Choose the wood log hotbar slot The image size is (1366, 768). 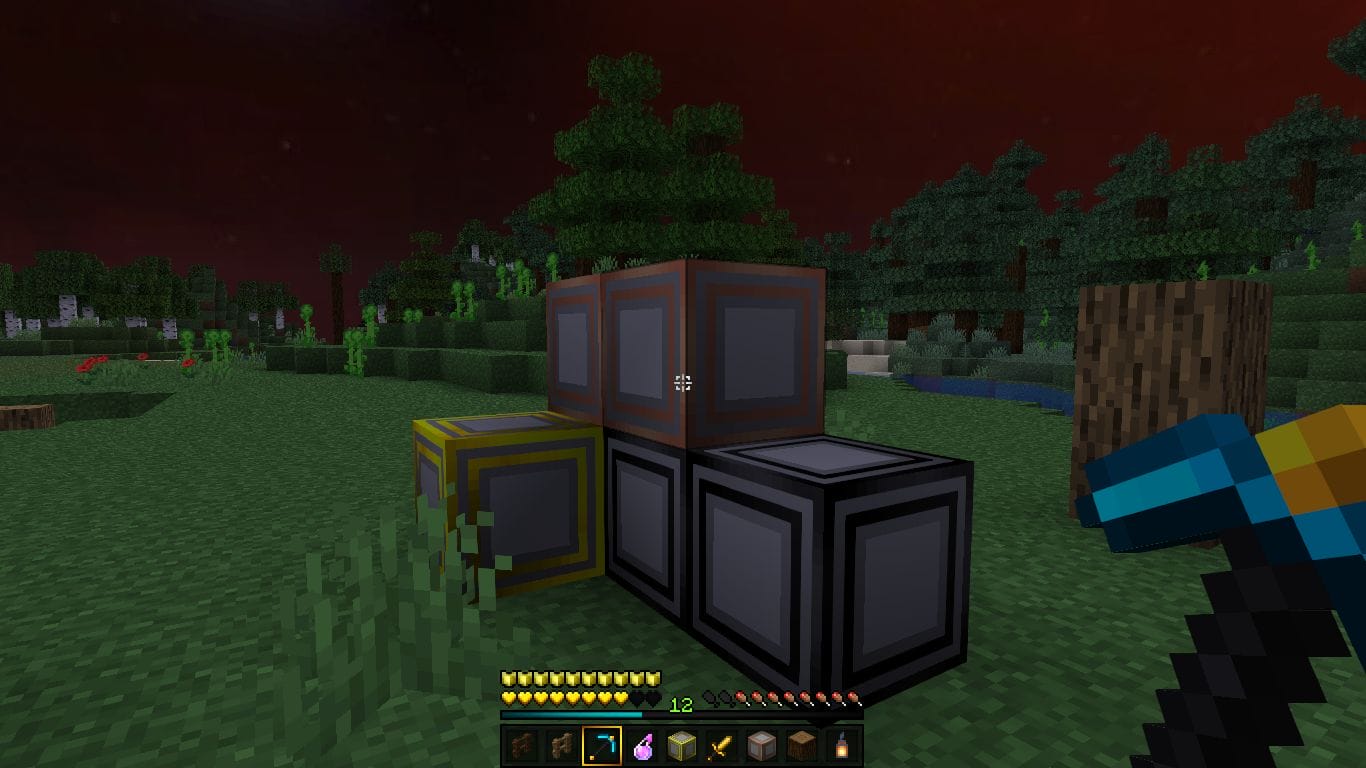(x=802, y=746)
